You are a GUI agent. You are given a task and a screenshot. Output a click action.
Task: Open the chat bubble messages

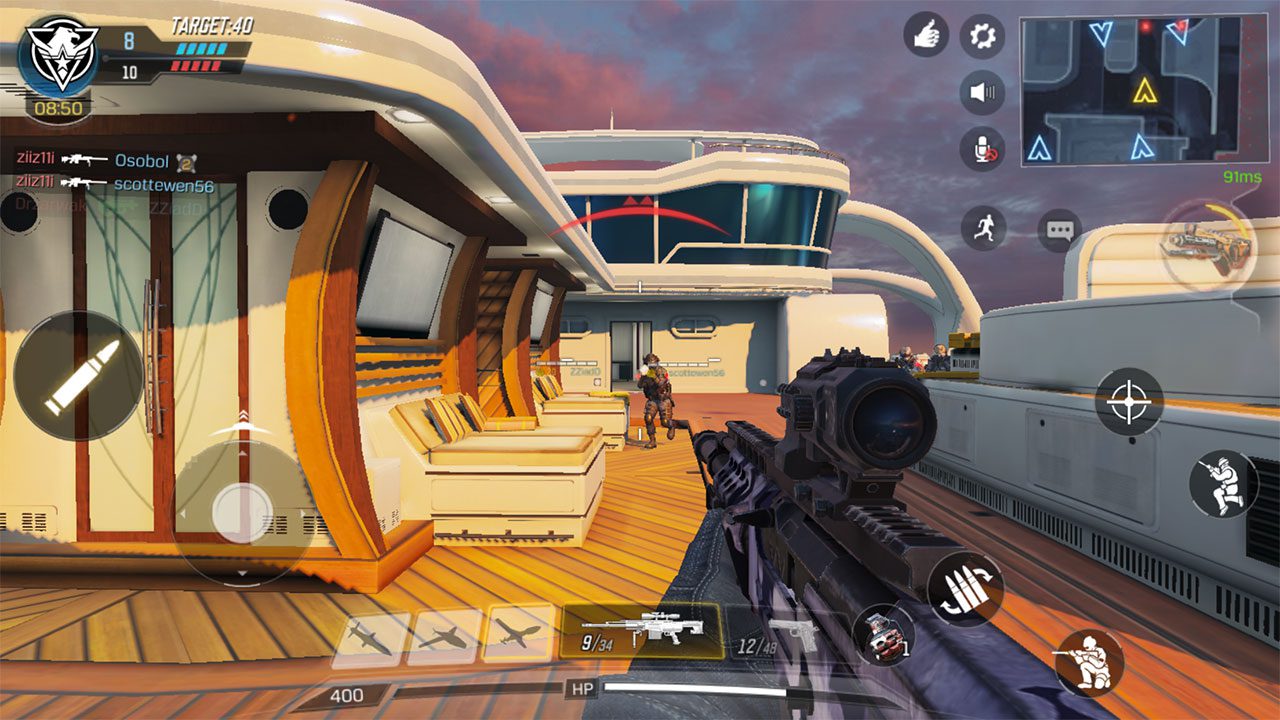pyautogui.click(x=1059, y=230)
